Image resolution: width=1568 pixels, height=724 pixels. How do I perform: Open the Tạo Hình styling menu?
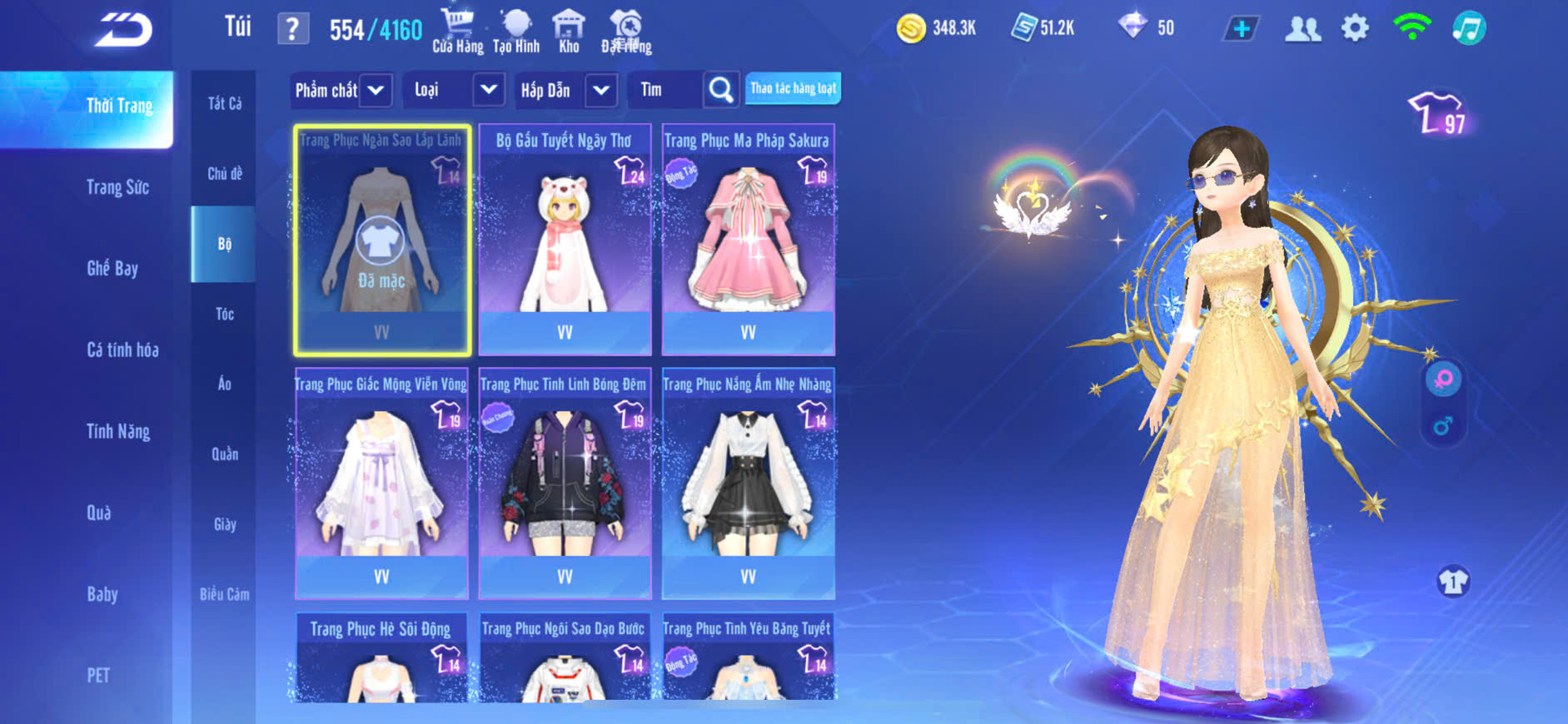point(516,32)
